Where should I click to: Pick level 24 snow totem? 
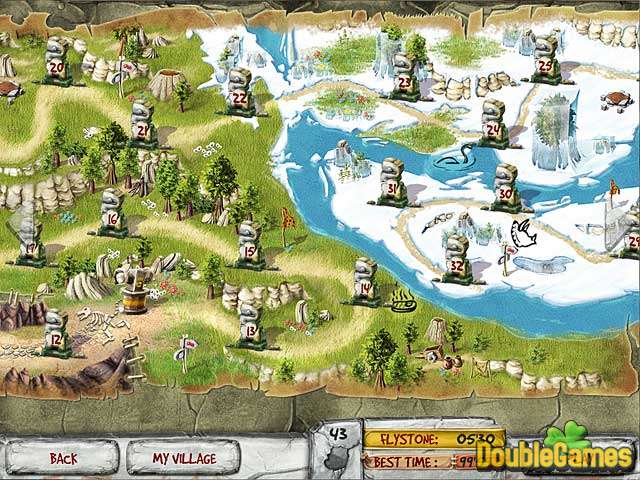[x=493, y=123]
